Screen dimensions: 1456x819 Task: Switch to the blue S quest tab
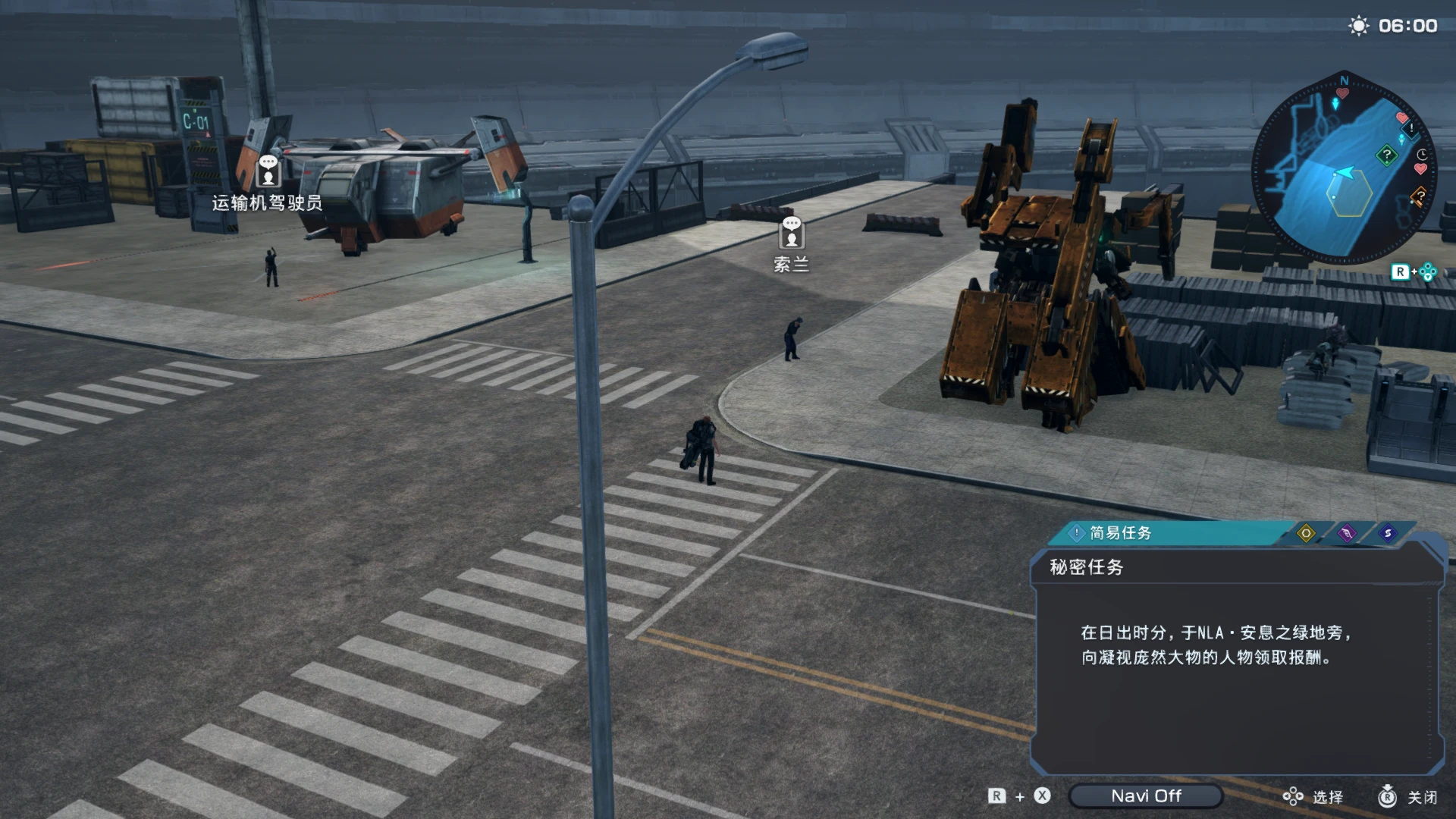[1388, 533]
